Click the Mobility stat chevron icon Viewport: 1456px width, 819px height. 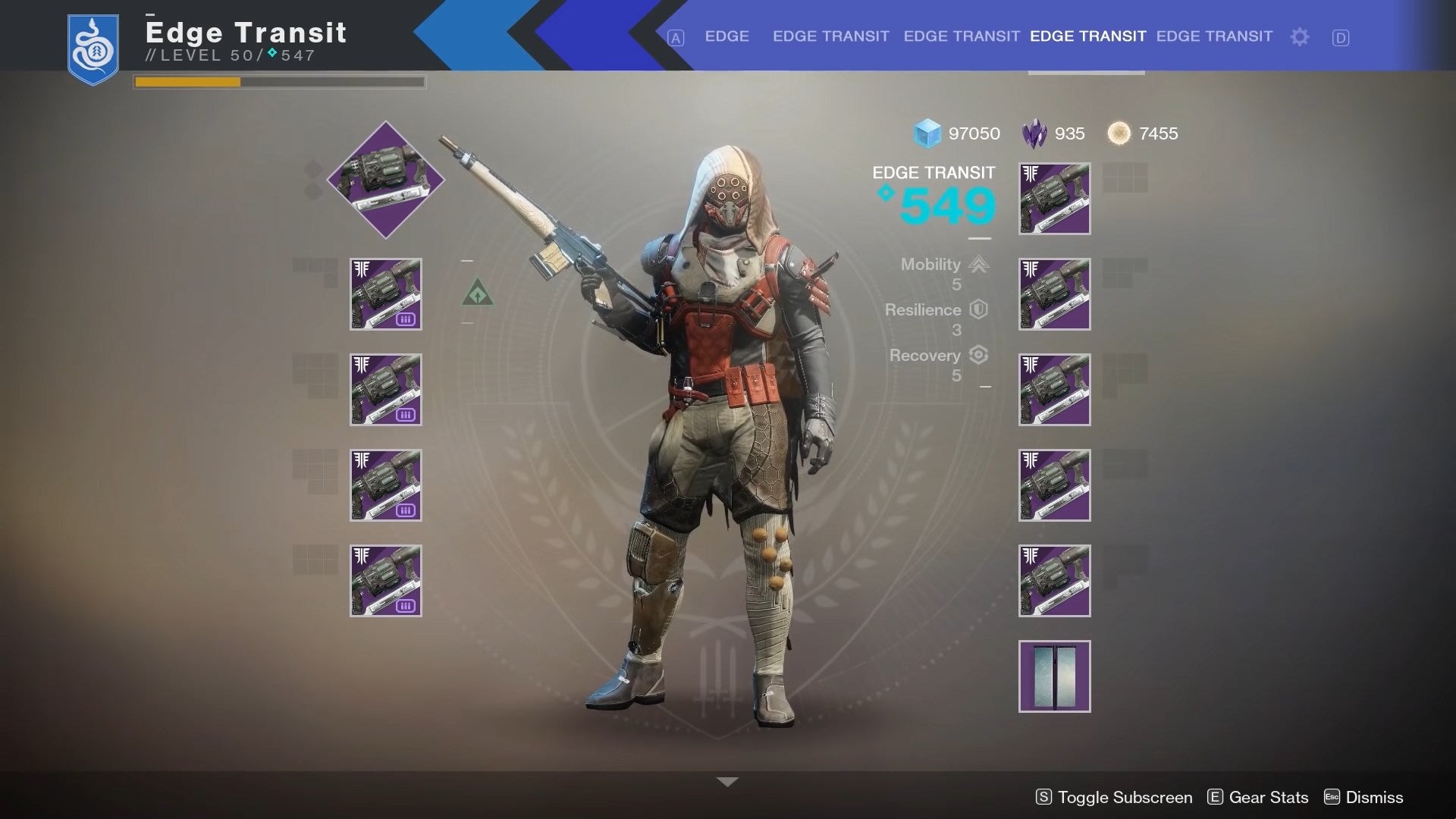pyautogui.click(x=978, y=265)
